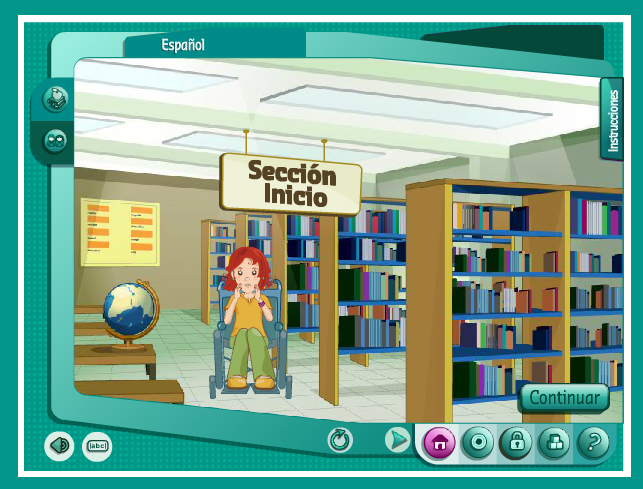
Task: Continue past the Sección Inicio screen
Action: tap(564, 397)
